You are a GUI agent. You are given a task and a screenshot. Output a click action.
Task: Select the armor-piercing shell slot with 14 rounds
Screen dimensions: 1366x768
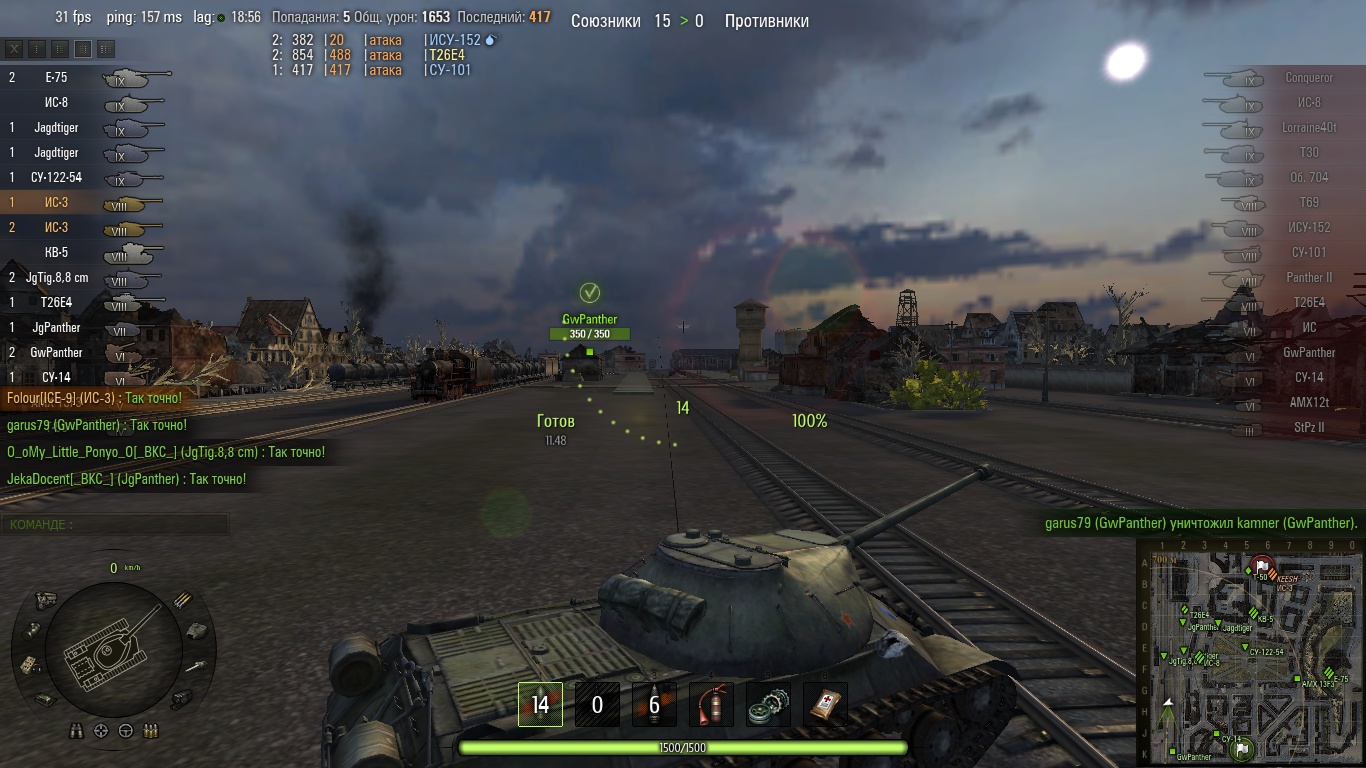(x=540, y=705)
